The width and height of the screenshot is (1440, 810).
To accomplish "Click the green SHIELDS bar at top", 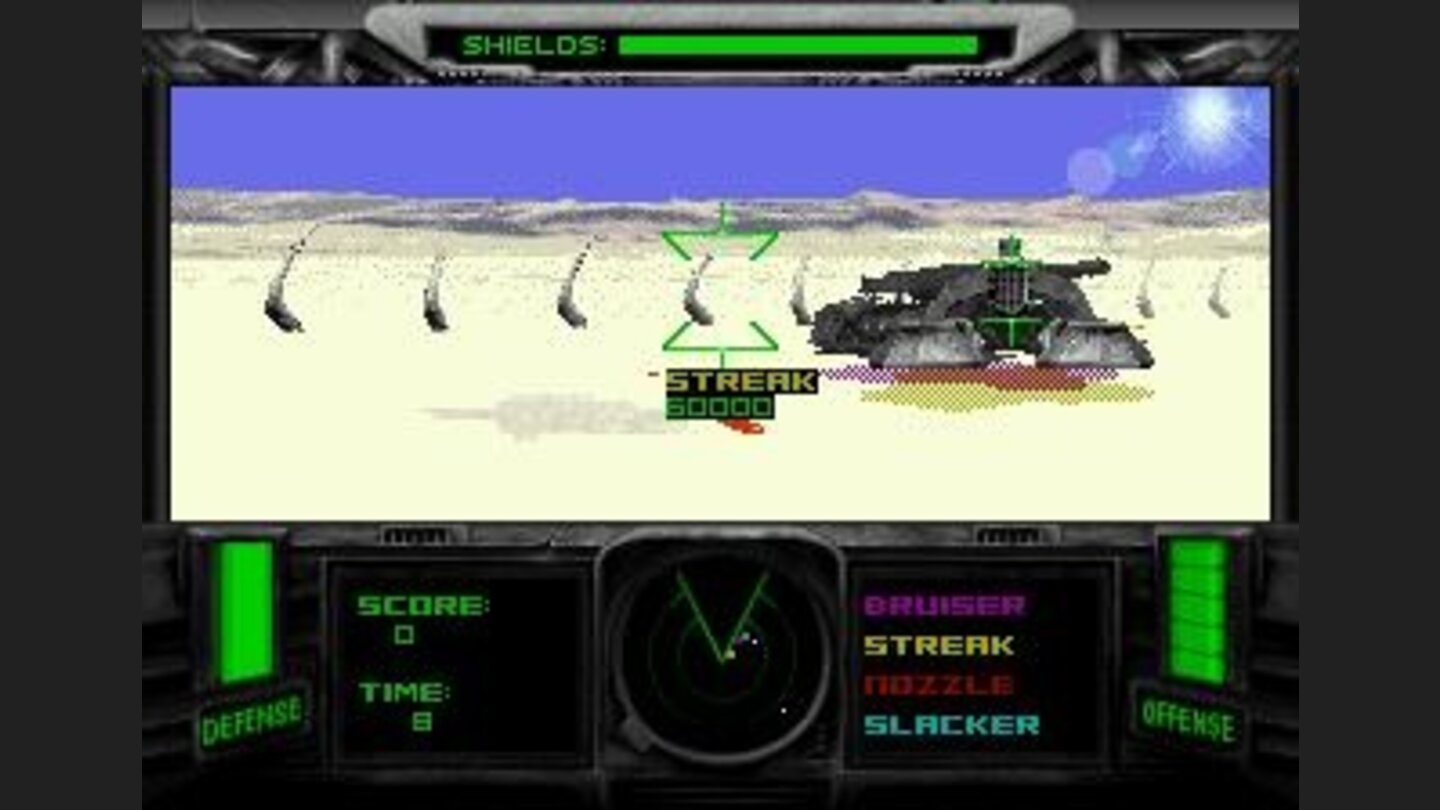I will coord(800,44).
